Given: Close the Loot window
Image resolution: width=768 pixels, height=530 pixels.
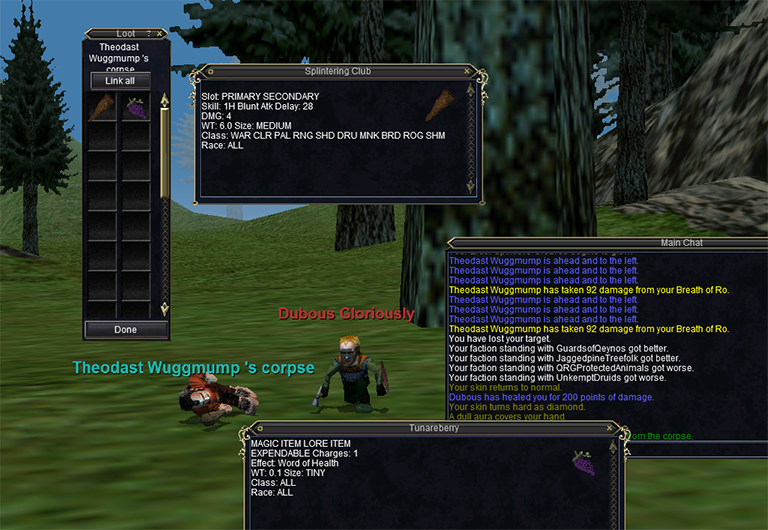Looking at the screenshot, I should click(160, 34).
